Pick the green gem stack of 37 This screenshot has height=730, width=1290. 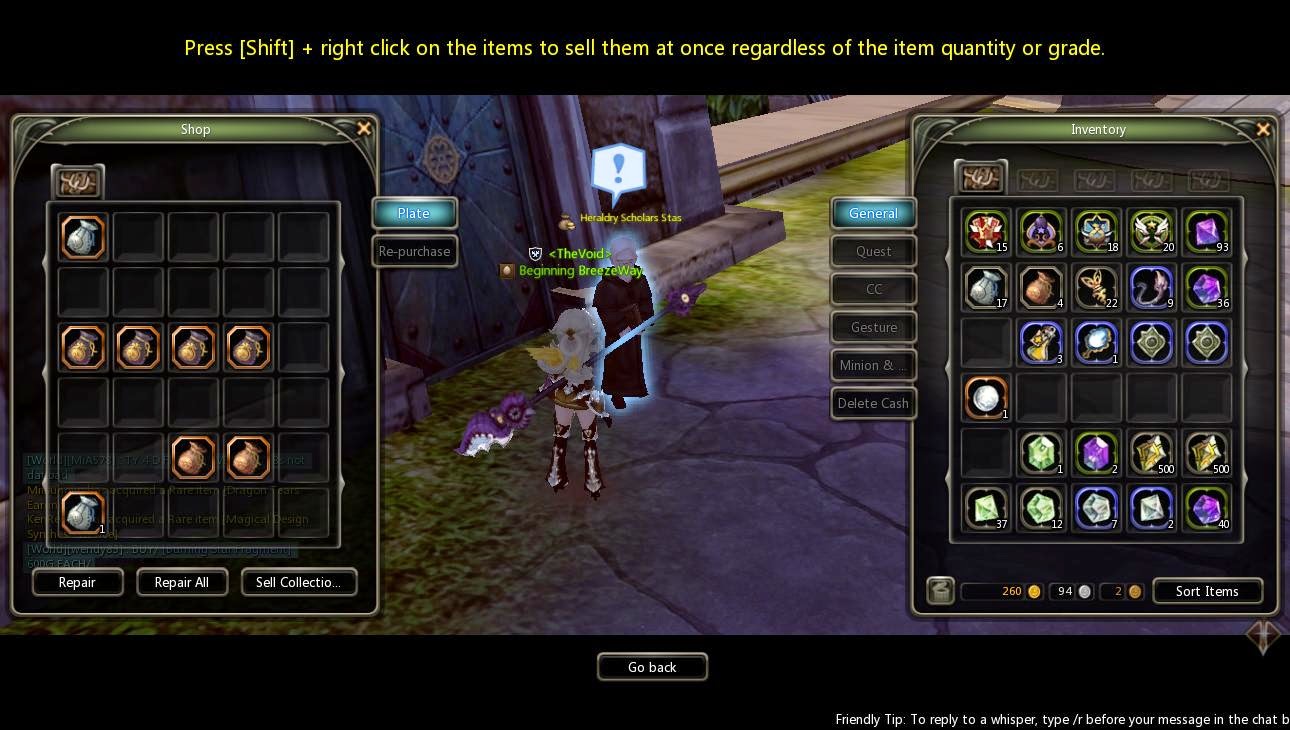987,507
